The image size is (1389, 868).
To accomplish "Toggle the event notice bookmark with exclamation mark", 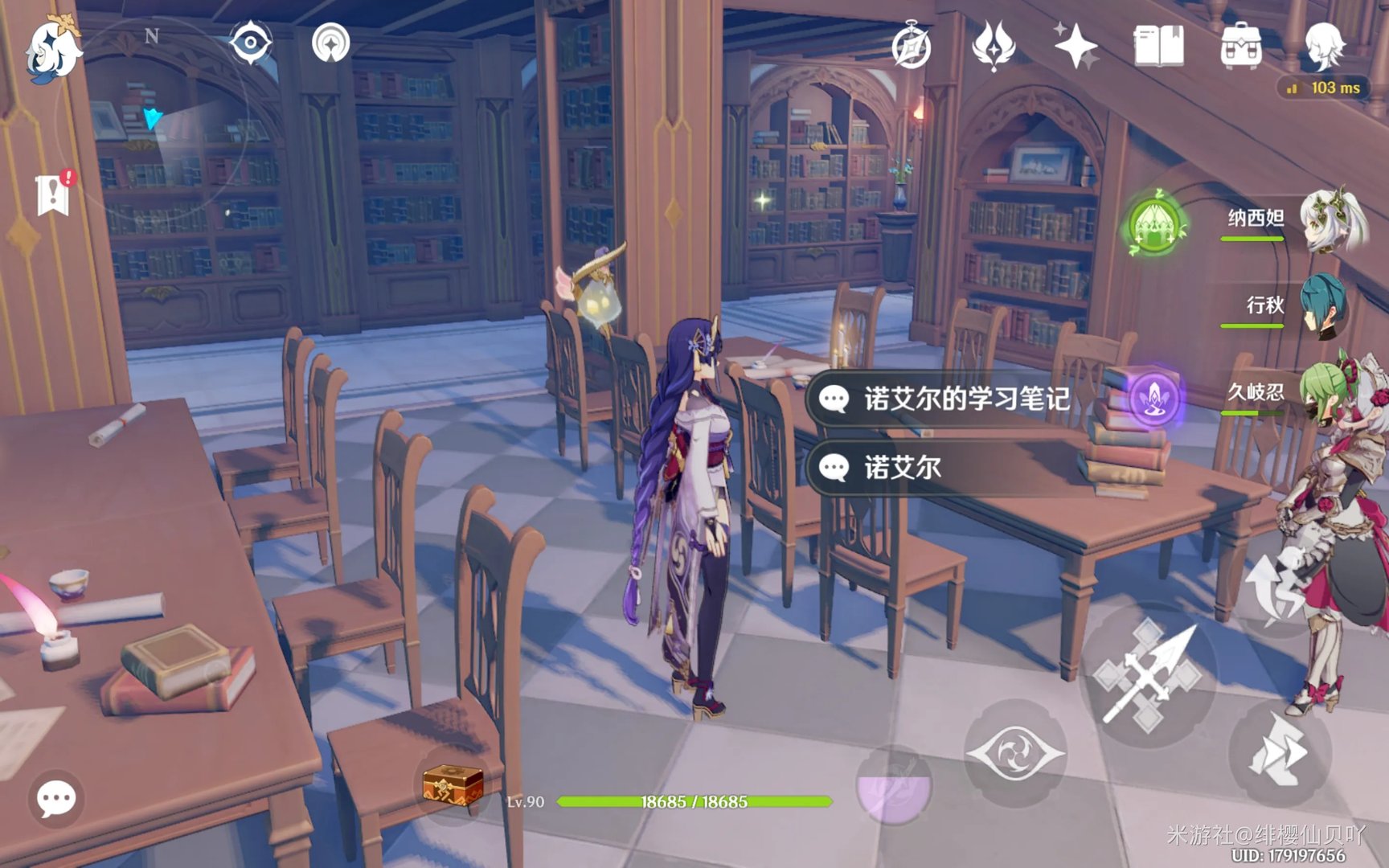I will coord(52,190).
